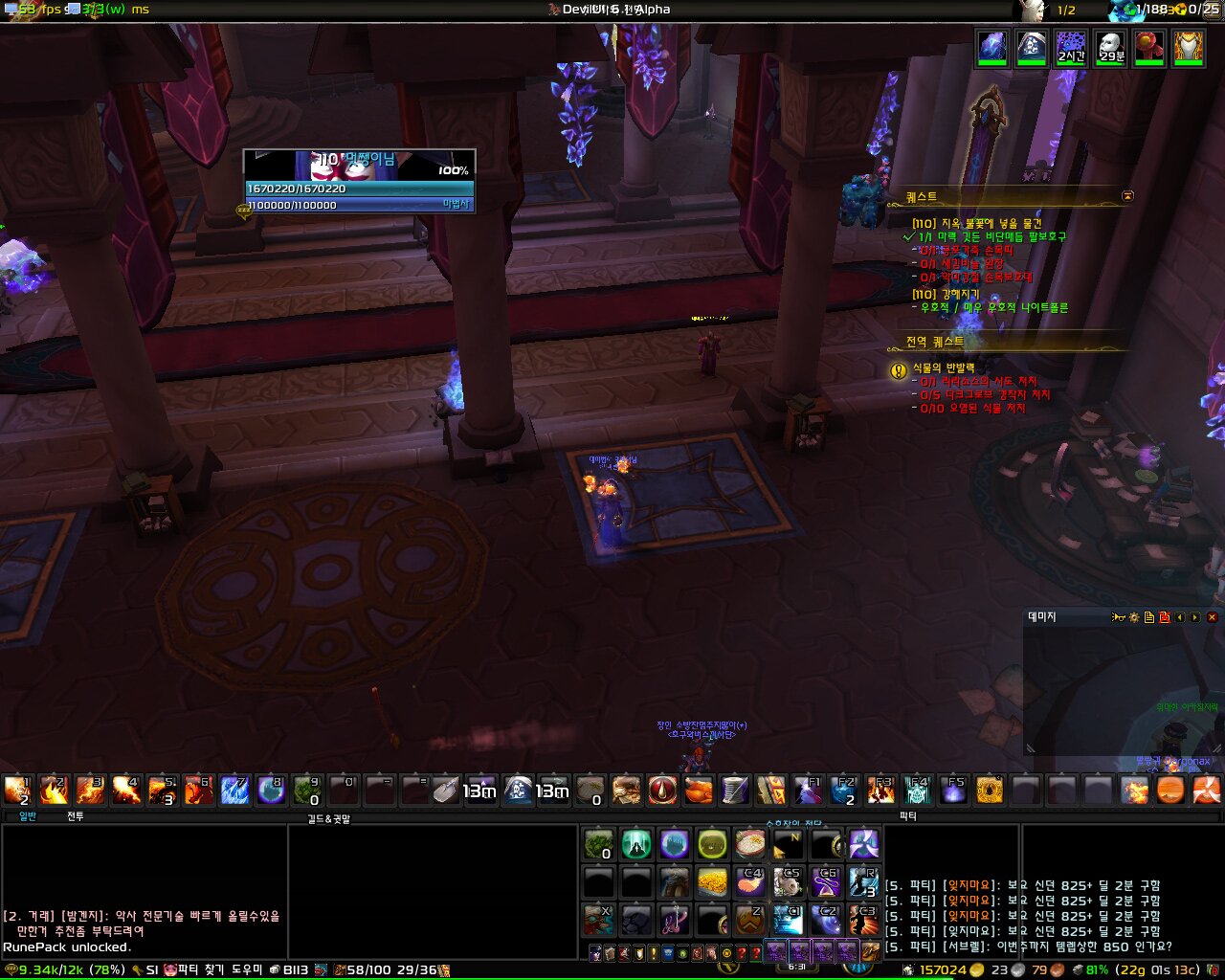Activate the ability bound to F3
Screen dimensions: 1225x980
pos(880,791)
